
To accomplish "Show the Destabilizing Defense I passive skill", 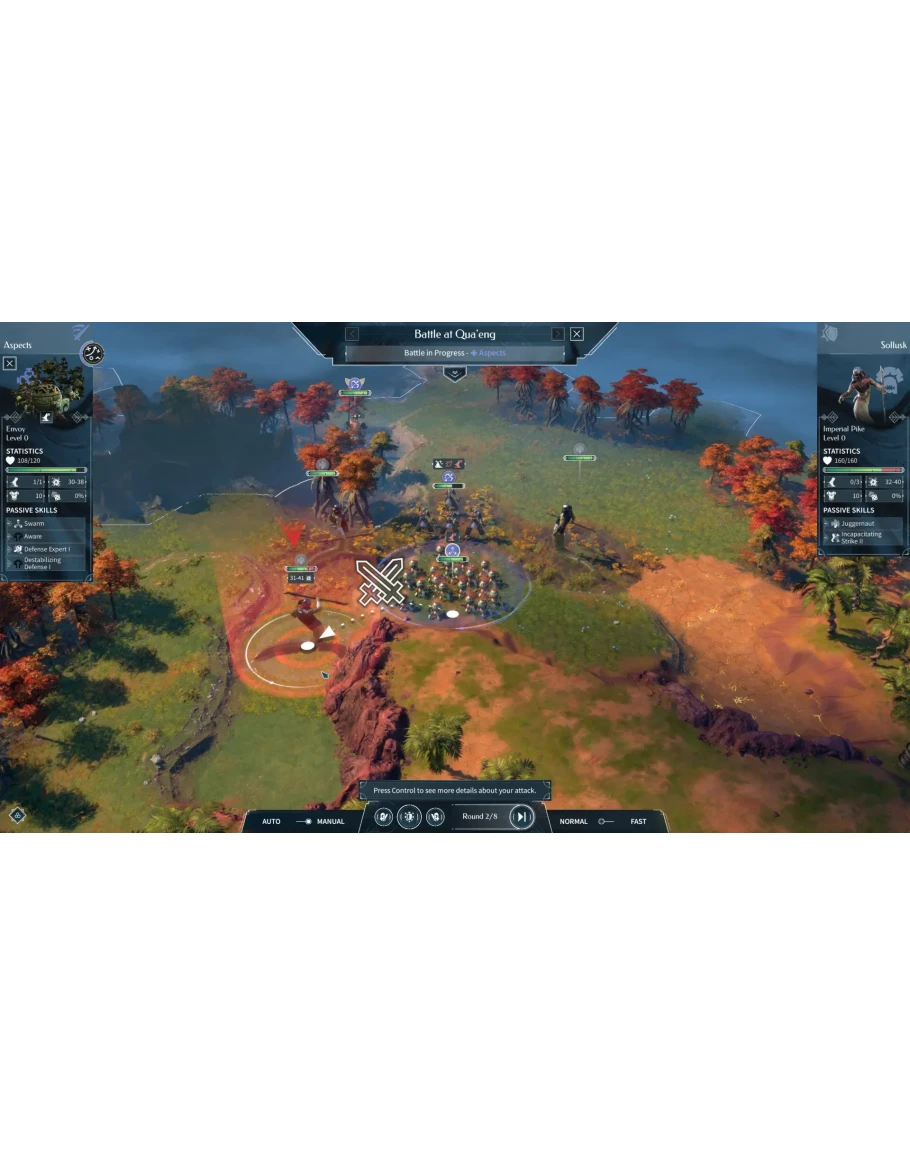I will [x=42, y=563].
